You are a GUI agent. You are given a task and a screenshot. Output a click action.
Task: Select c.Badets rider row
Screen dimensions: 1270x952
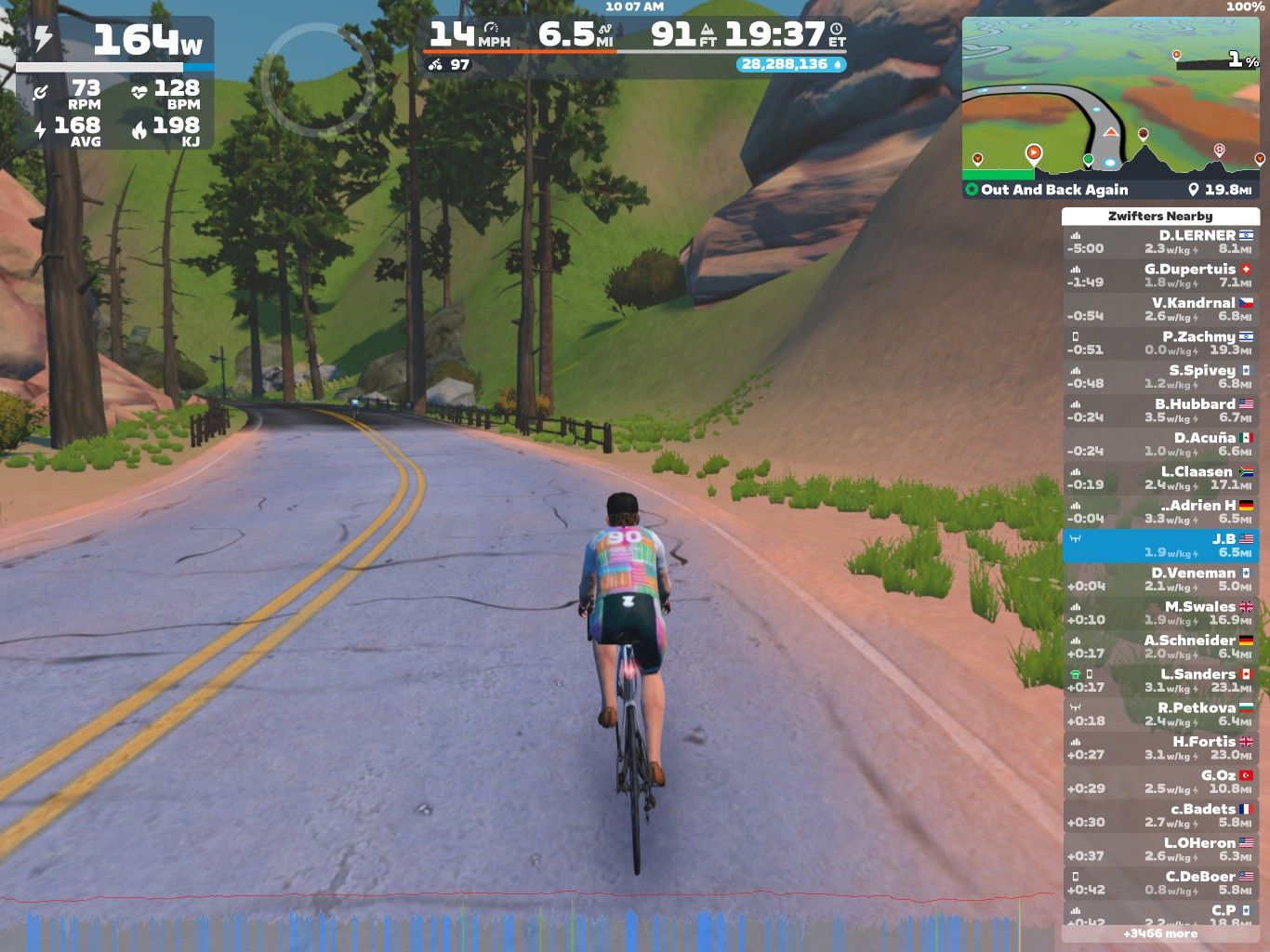1159,815
